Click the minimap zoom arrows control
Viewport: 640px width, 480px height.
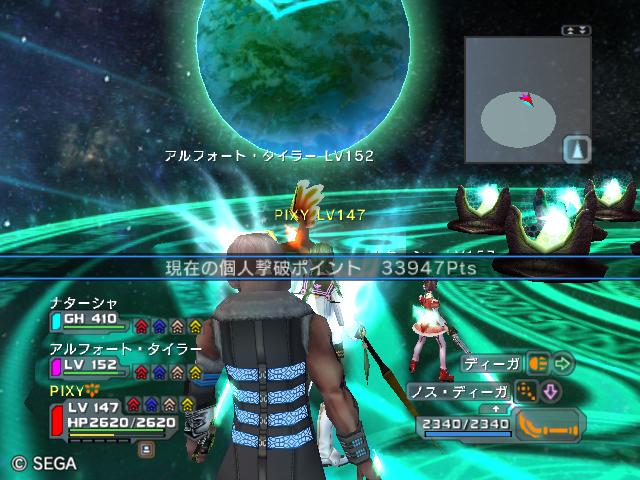[x=571, y=31]
